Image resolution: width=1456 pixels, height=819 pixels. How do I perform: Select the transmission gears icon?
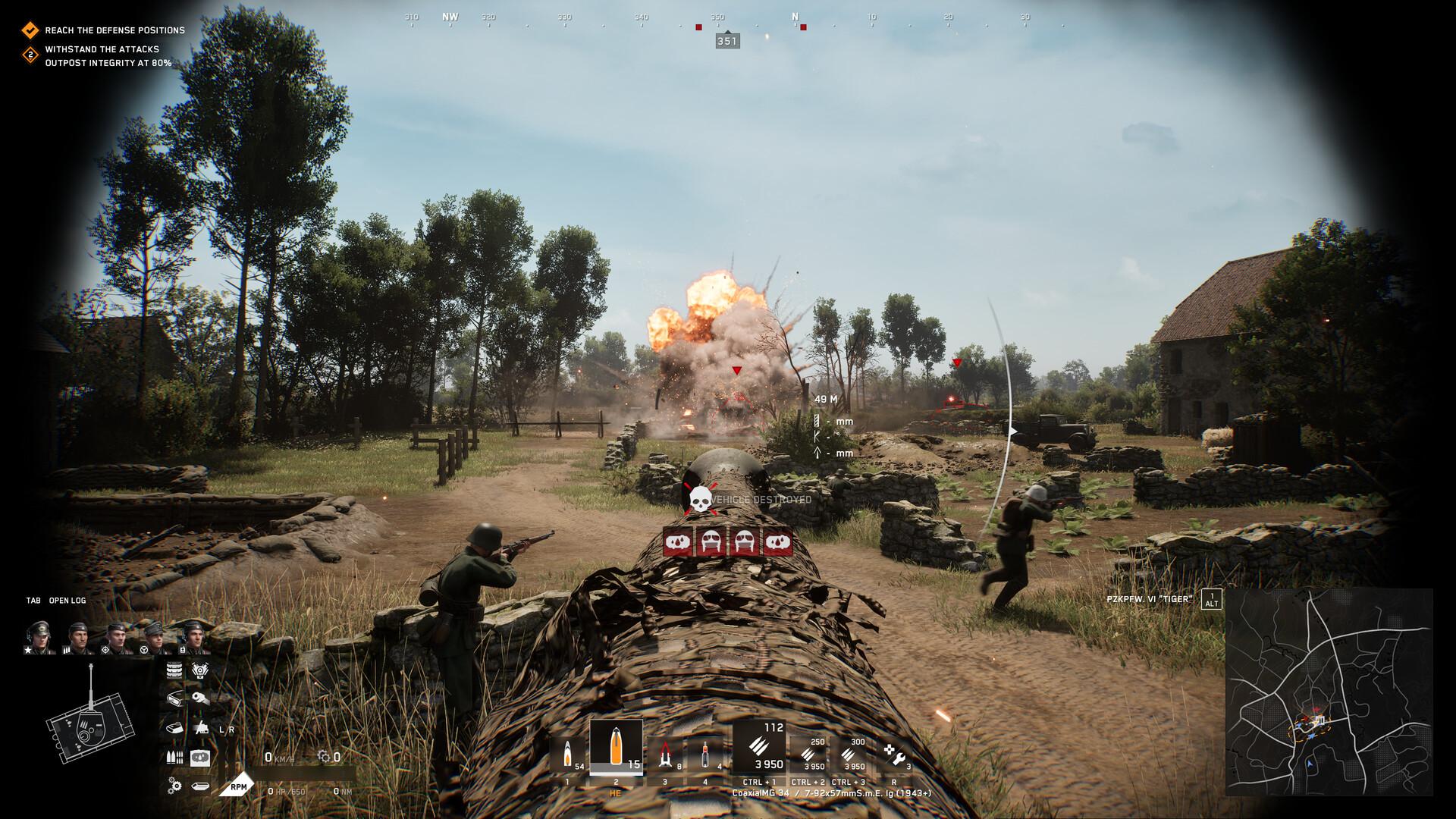coord(174,786)
